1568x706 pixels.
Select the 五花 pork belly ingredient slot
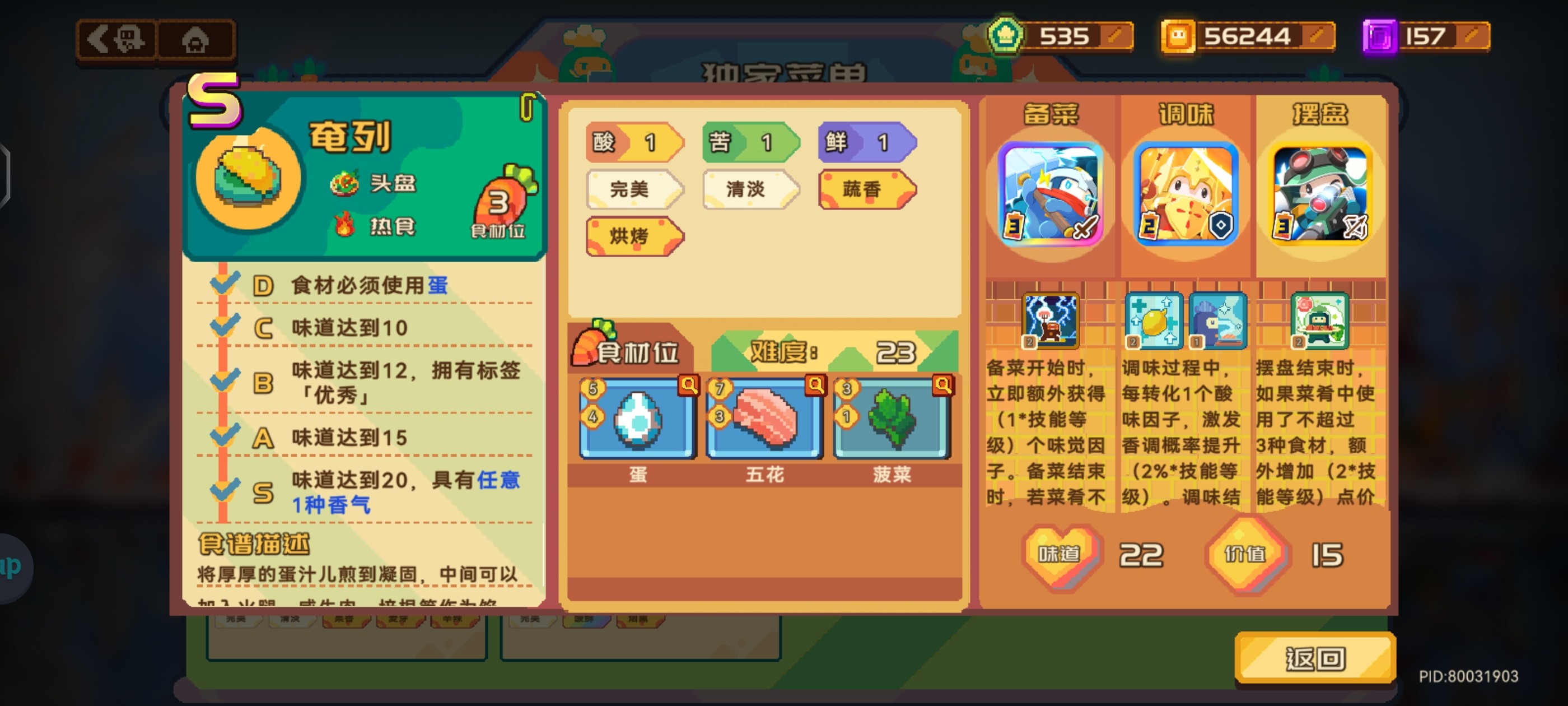click(x=764, y=420)
